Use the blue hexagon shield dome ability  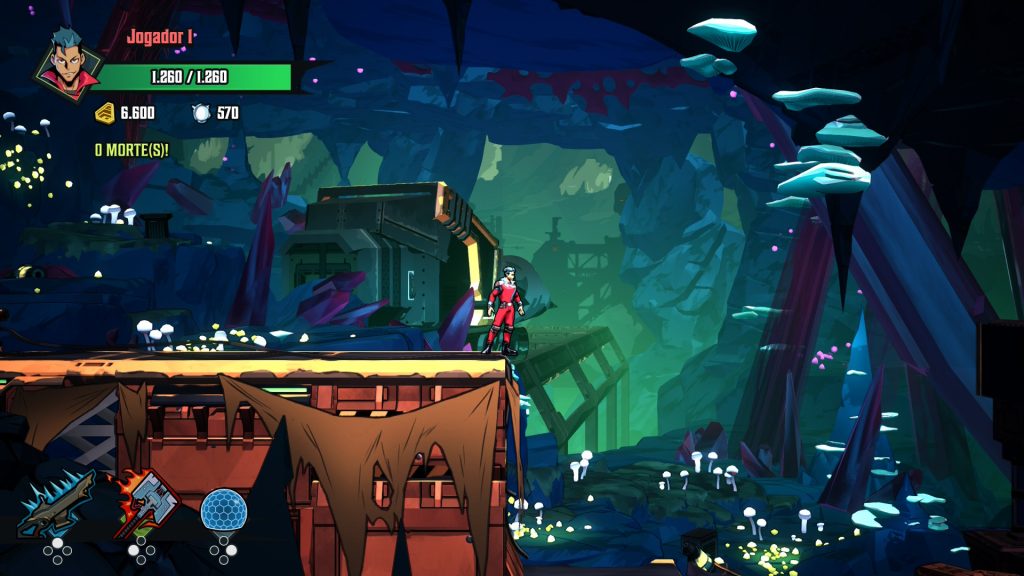223,510
